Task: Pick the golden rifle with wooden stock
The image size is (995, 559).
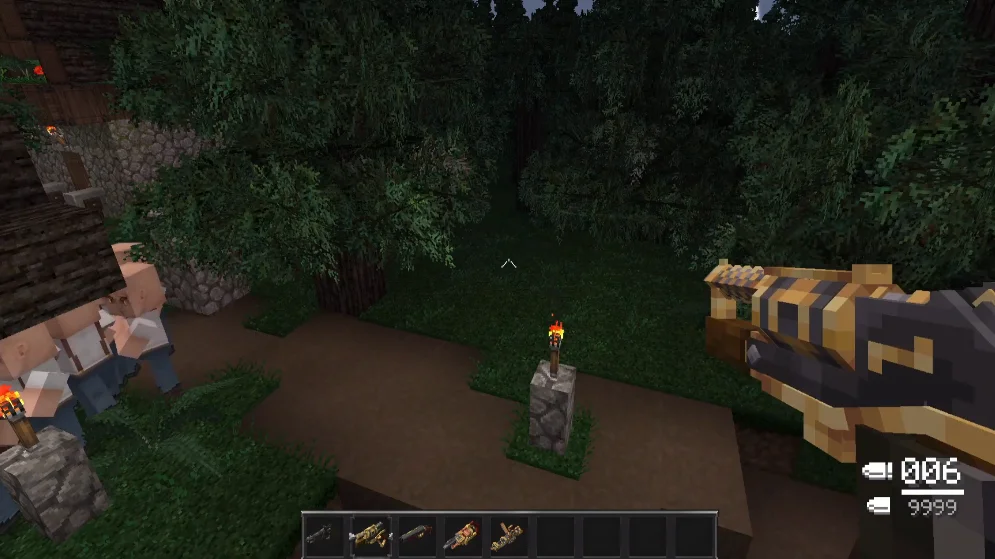Action: point(508,533)
